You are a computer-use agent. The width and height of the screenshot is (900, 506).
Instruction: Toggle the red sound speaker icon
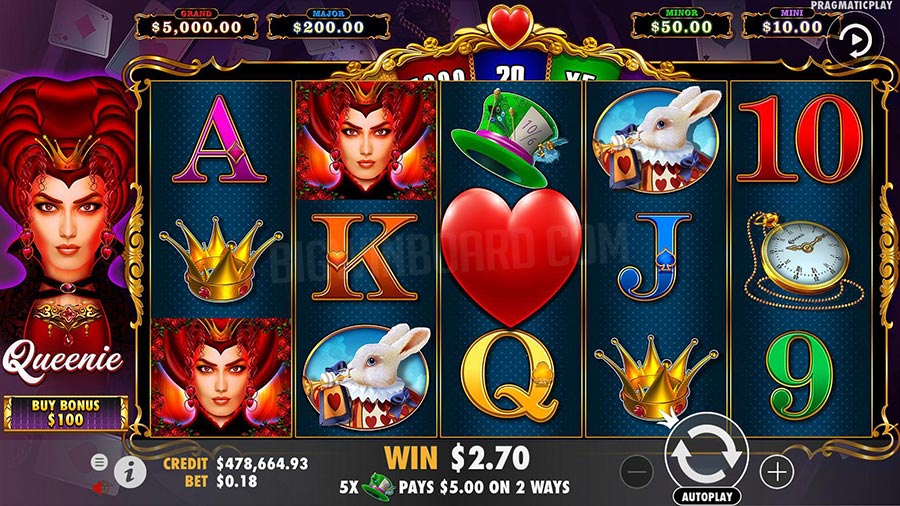tap(100, 487)
